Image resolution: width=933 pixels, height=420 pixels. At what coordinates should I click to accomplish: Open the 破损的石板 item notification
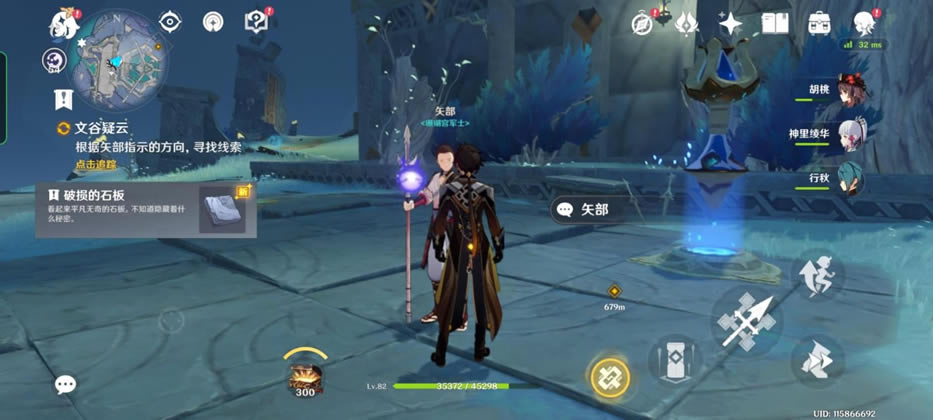point(146,210)
